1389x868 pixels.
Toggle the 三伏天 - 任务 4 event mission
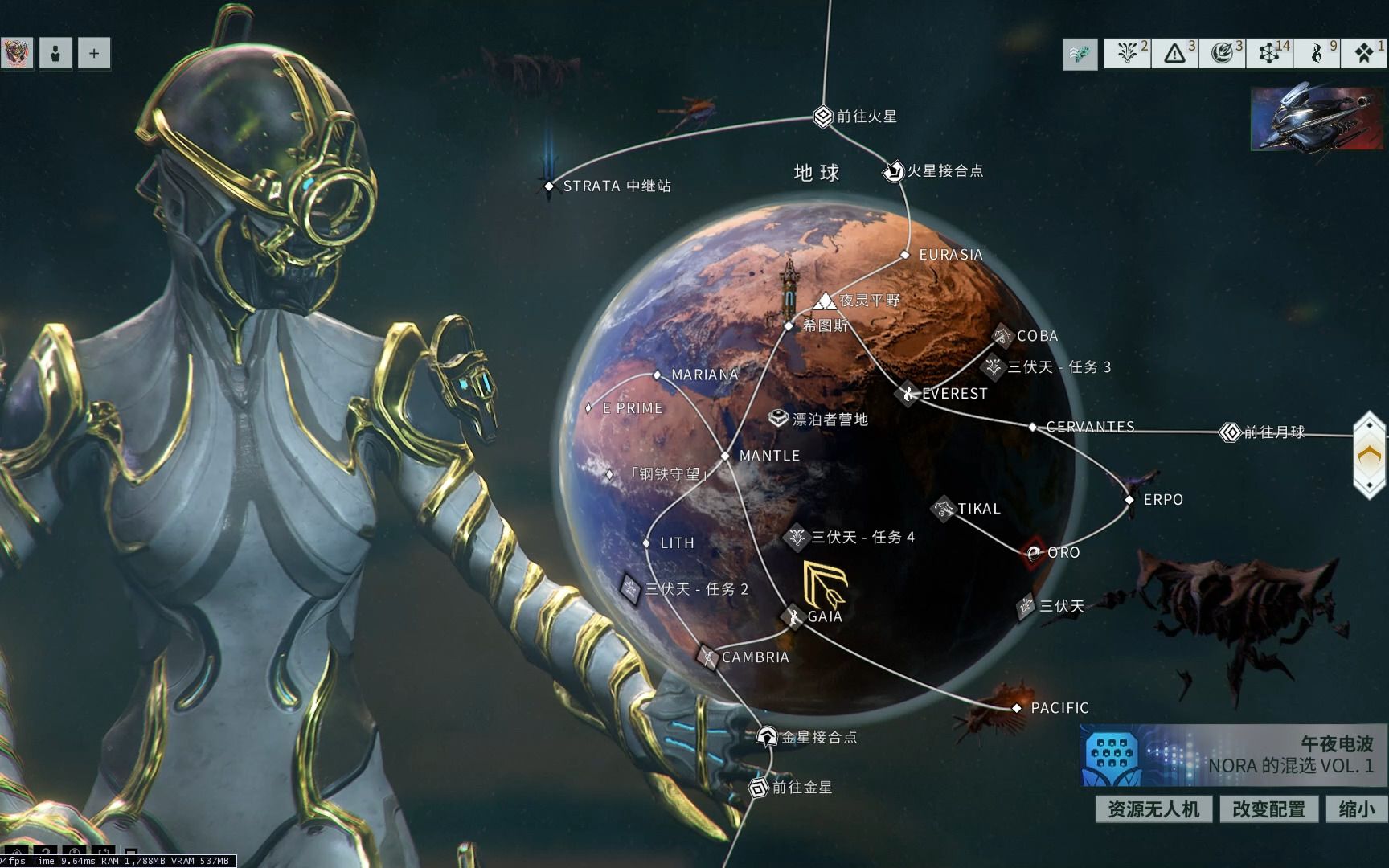(x=796, y=537)
